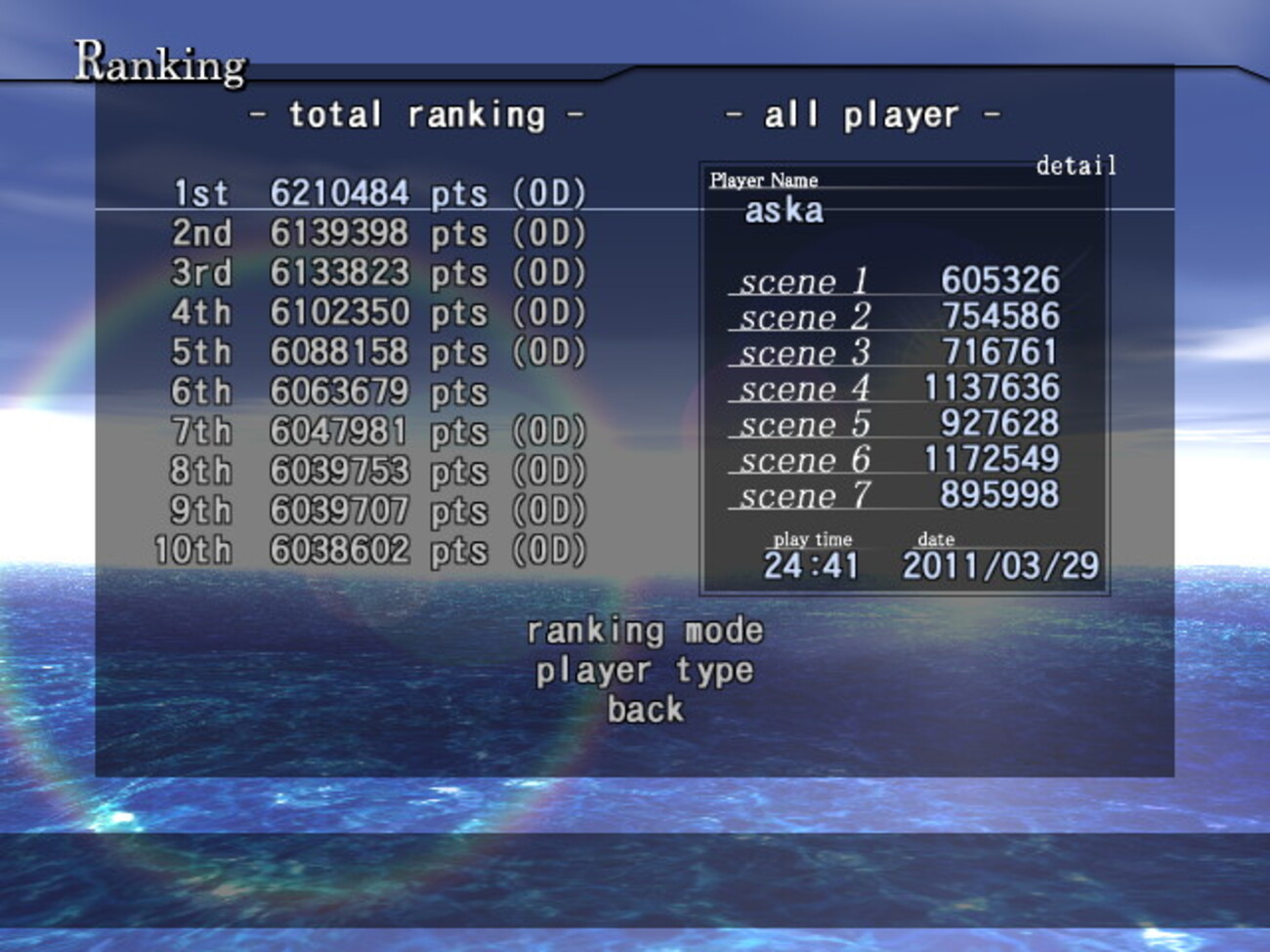The width and height of the screenshot is (1270, 952).
Task: Select the 6th place entry
Action: (x=330, y=392)
